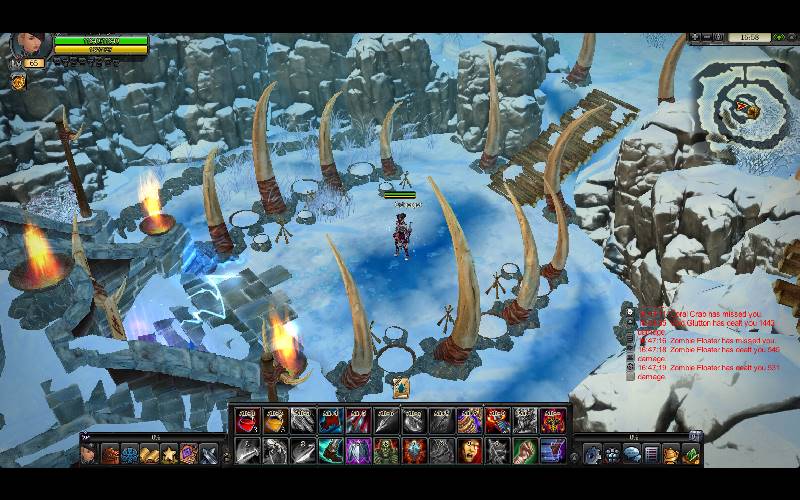Click the scroll icon above the hotbar
This screenshot has width=800, height=500.
pyautogui.click(x=400, y=388)
